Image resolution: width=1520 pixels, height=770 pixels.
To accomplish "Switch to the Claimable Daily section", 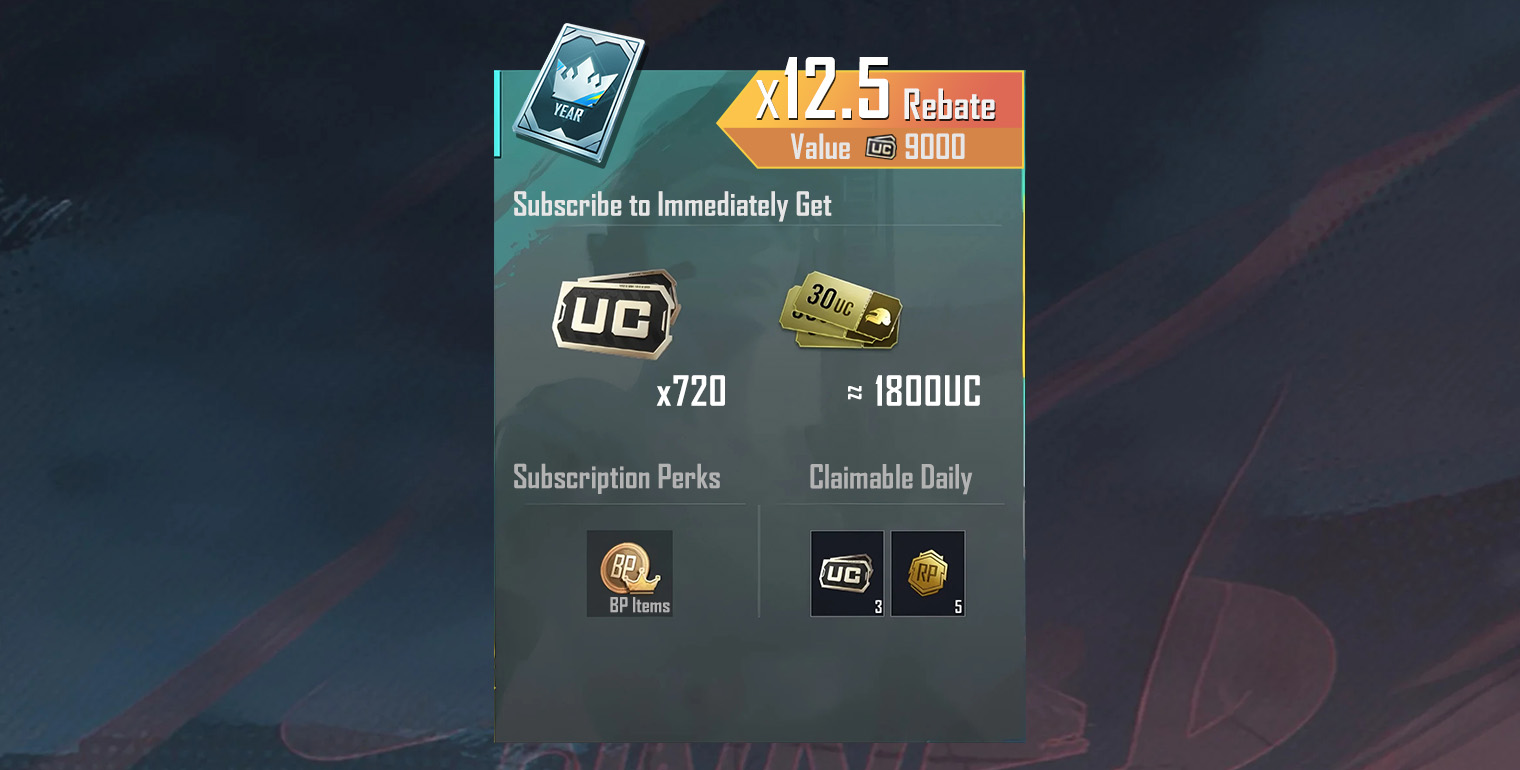I will (x=889, y=478).
